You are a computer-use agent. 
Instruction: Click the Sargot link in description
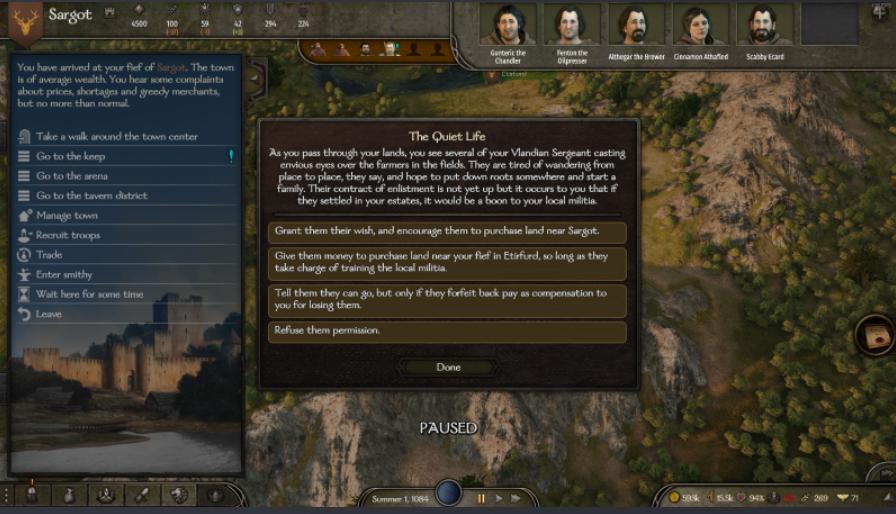pos(172,68)
